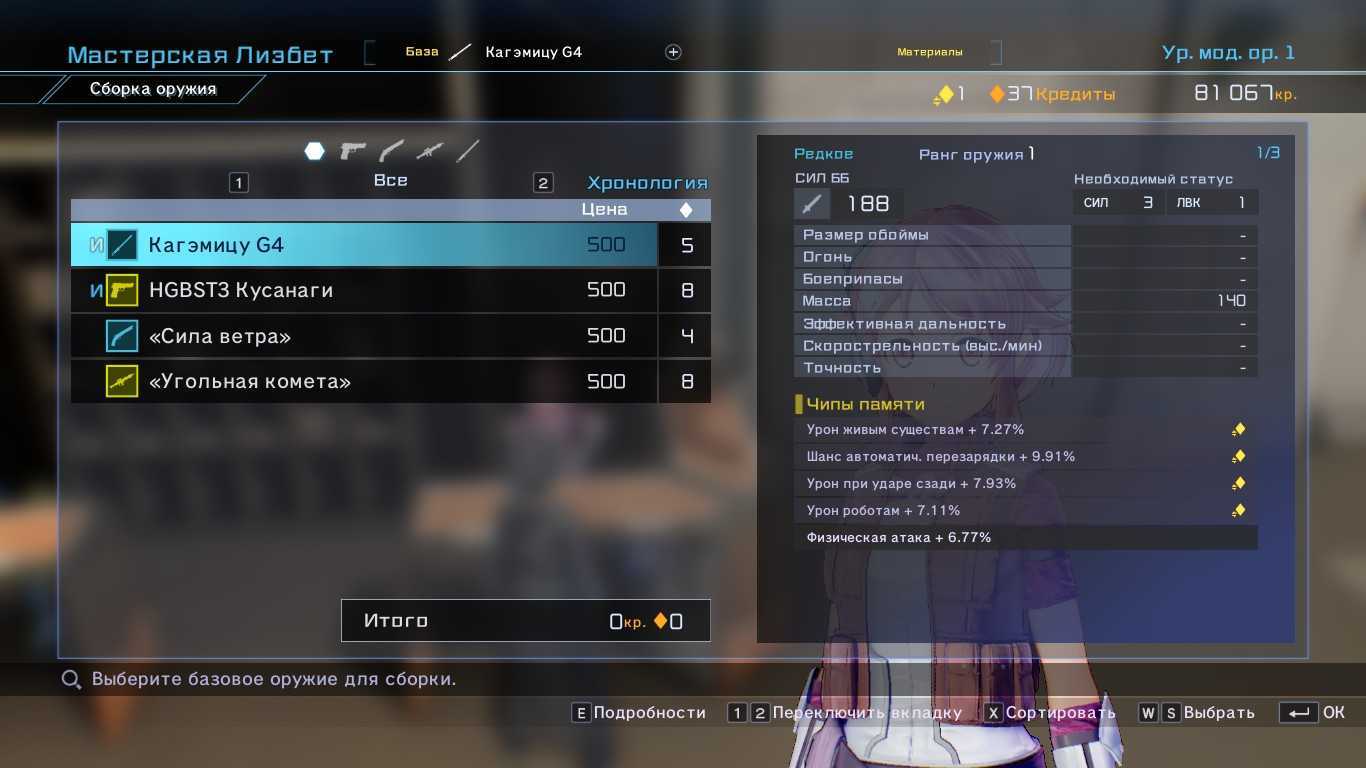Choose the Урон при ударе сзади chip
The image size is (1366, 768).
(x=1025, y=484)
